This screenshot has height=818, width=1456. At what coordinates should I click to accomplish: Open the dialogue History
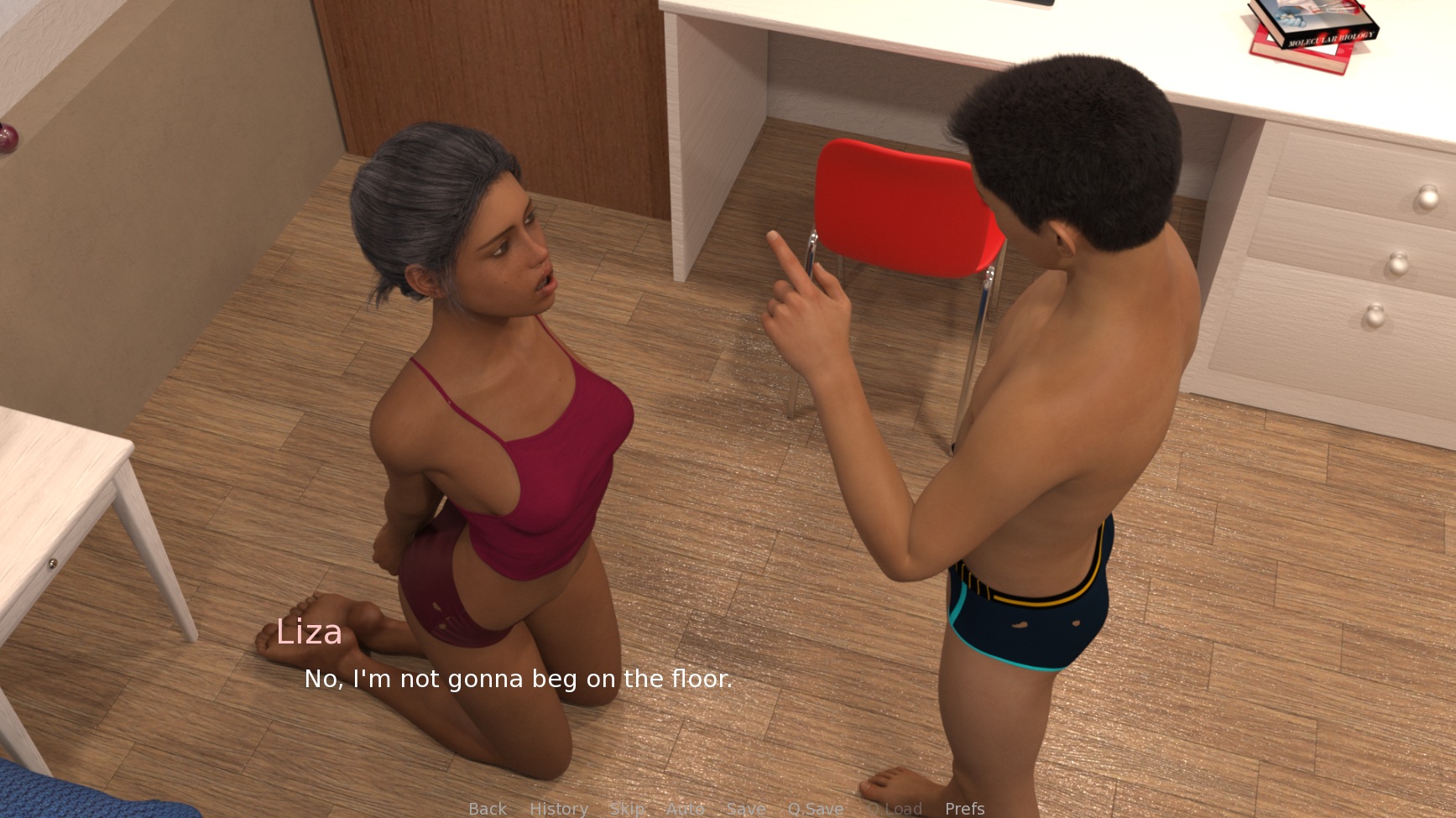[x=558, y=808]
